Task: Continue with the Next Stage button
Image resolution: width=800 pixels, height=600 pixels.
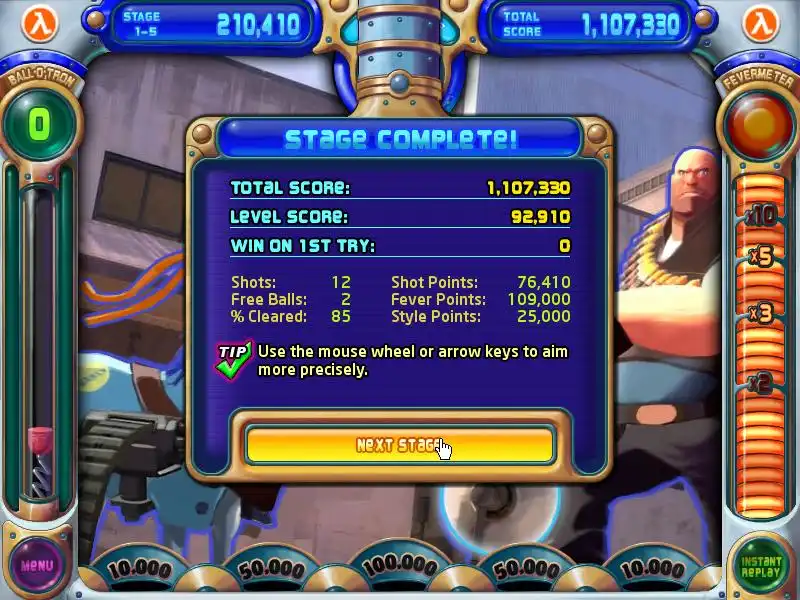Action: pyautogui.click(x=399, y=445)
